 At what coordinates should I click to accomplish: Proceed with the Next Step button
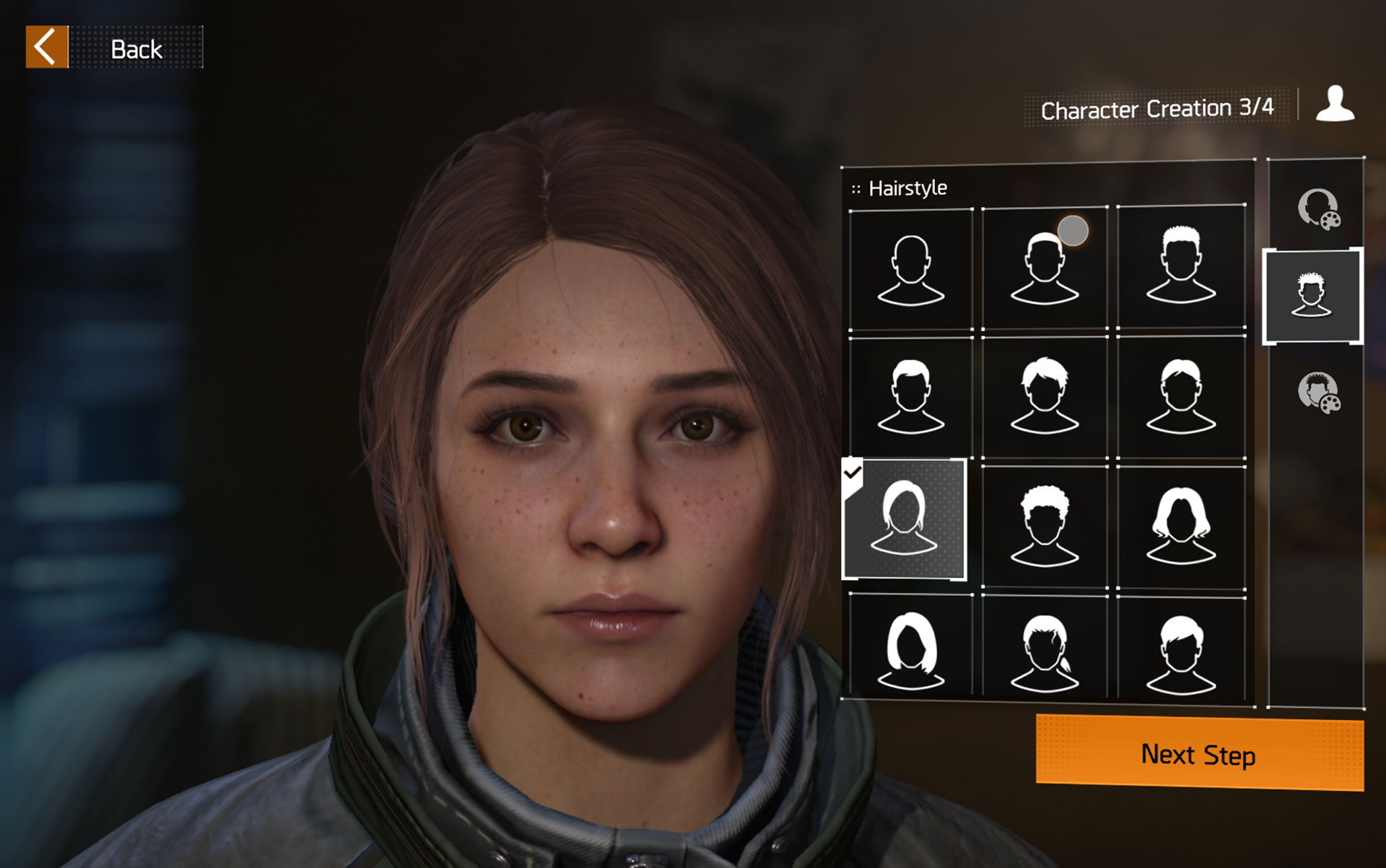[1198, 754]
